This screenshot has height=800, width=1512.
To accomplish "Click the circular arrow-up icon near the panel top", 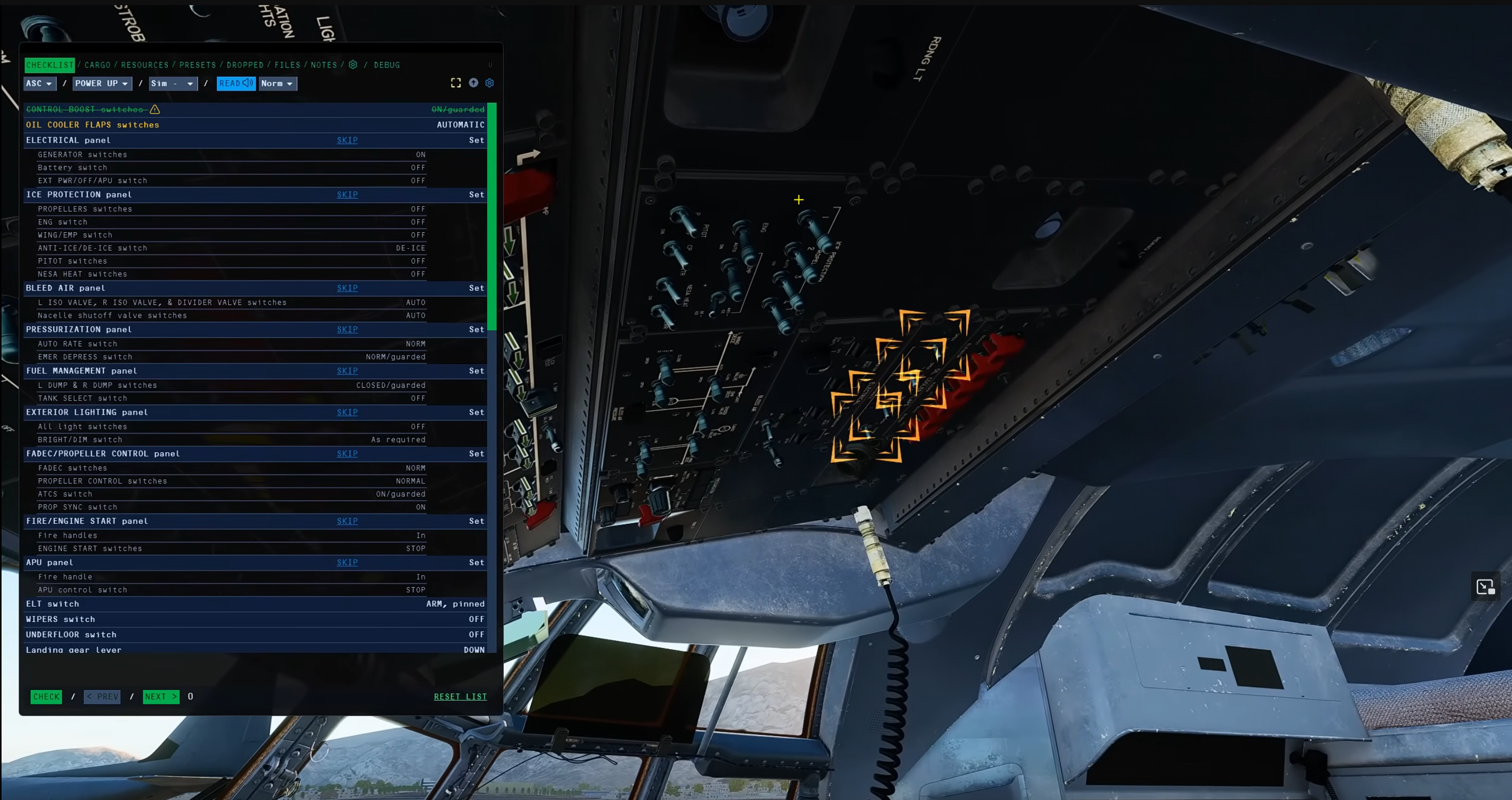I will click(x=474, y=83).
